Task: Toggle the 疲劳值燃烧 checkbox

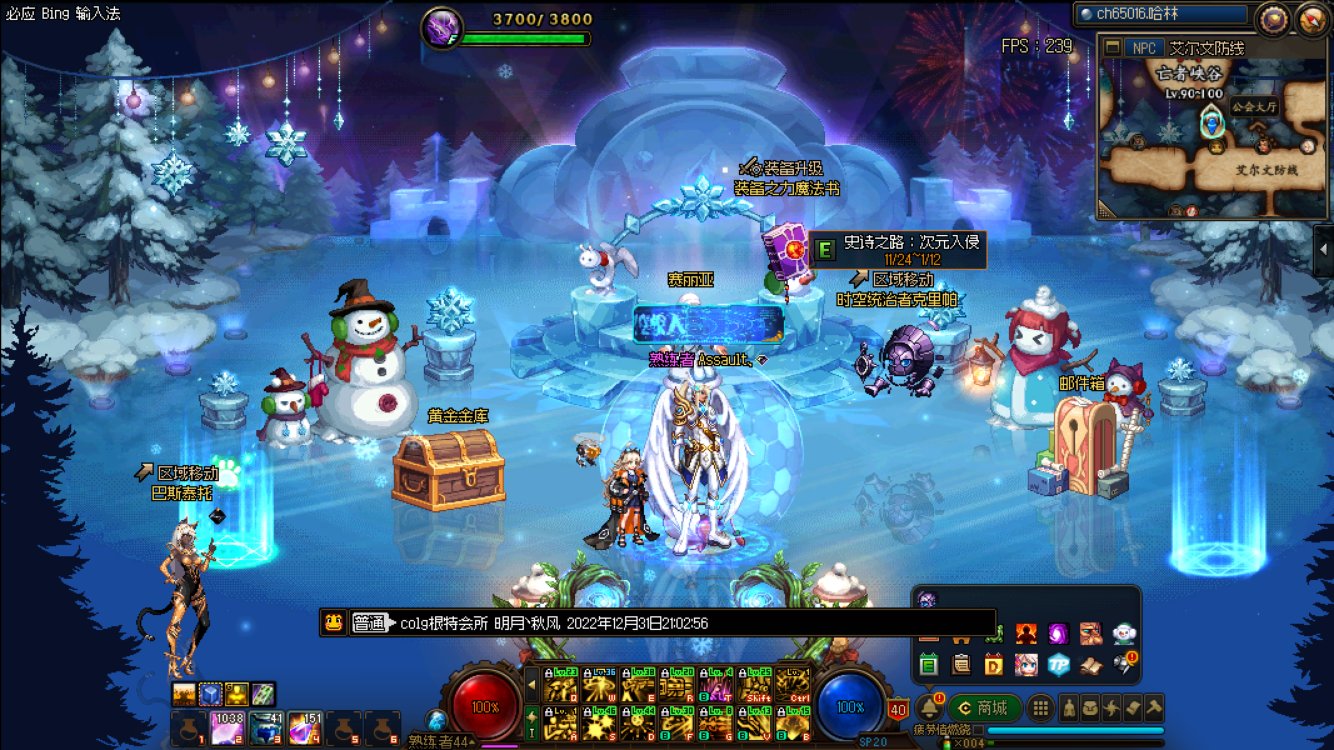Action: 978,730
